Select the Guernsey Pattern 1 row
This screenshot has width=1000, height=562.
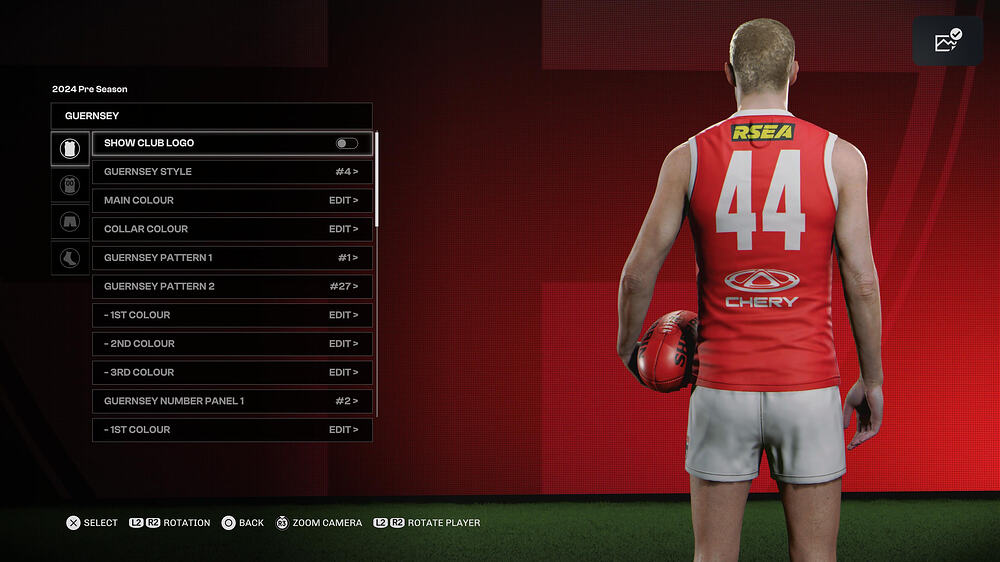coord(232,258)
